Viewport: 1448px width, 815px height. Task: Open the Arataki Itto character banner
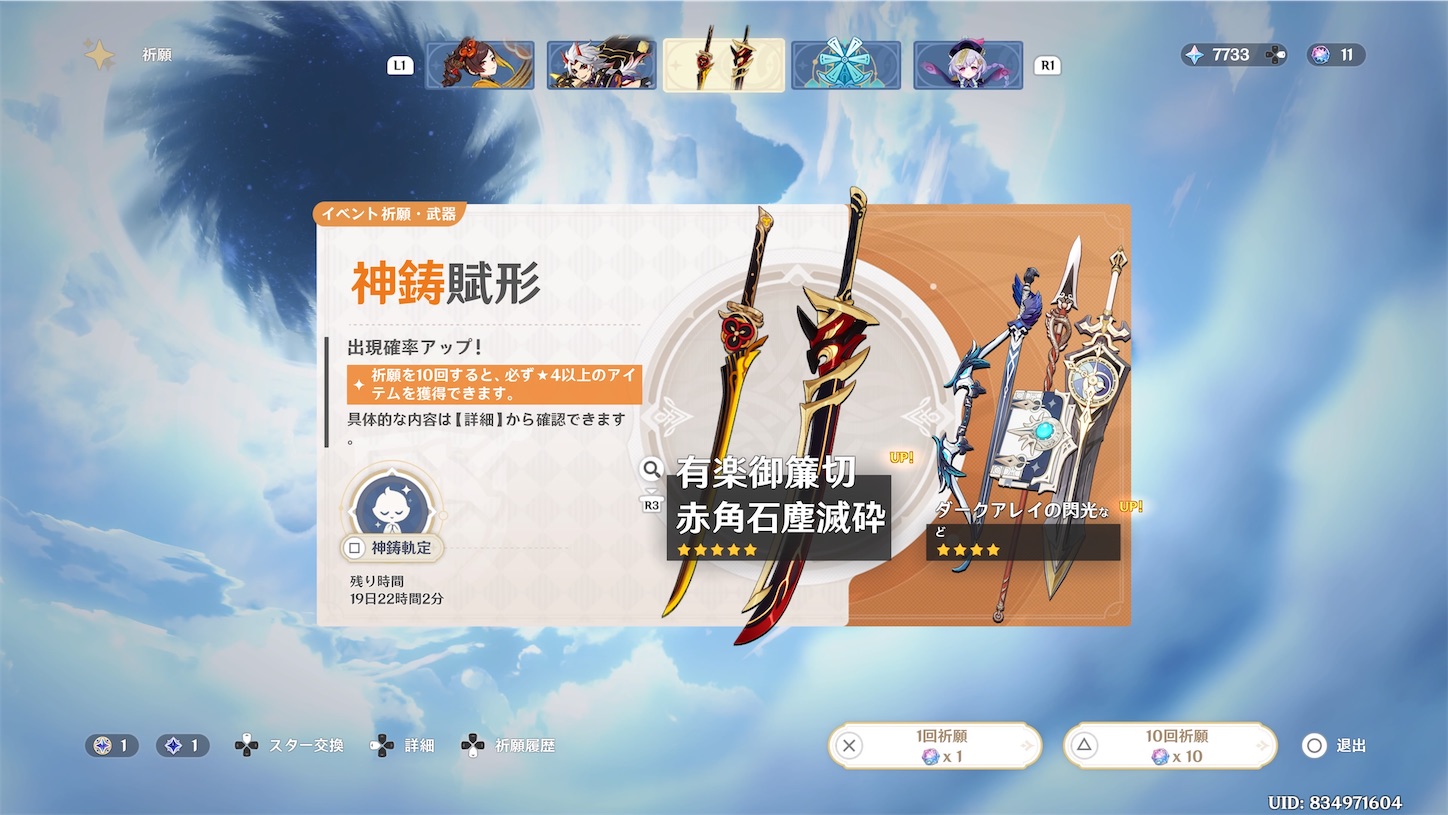click(601, 64)
